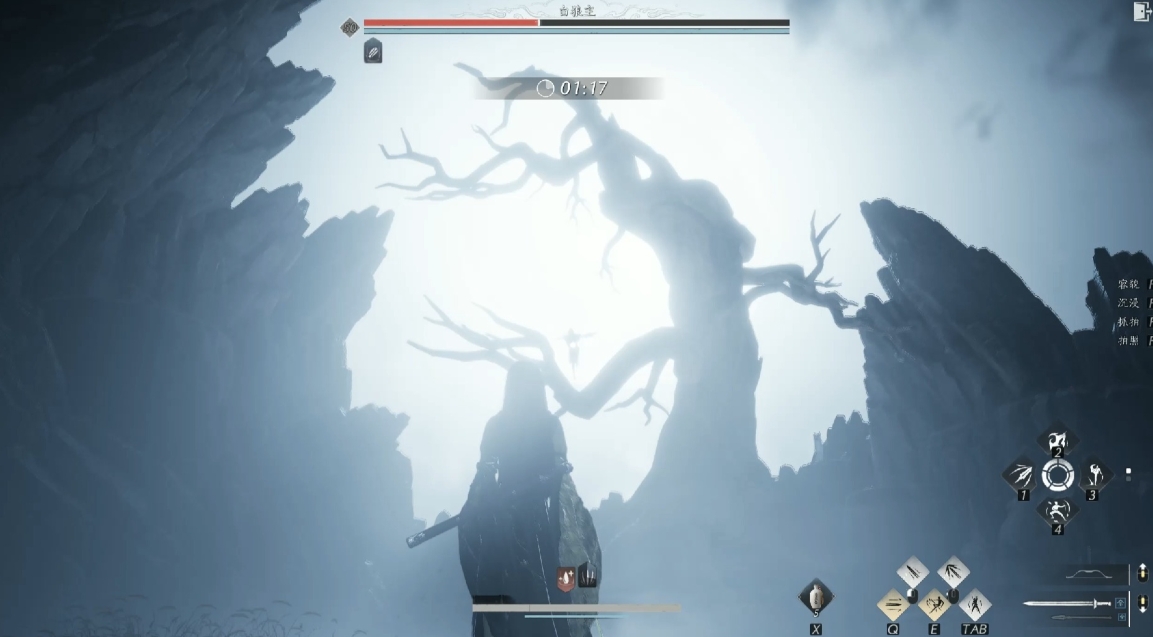Choose the swirling flame skill numbered 2
The width and height of the screenshot is (1153, 637).
click(x=1057, y=441)
